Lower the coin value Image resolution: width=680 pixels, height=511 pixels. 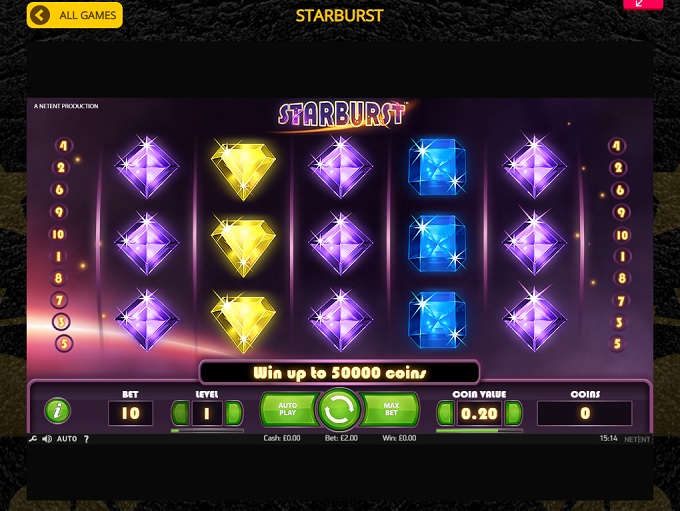(444, 412)
